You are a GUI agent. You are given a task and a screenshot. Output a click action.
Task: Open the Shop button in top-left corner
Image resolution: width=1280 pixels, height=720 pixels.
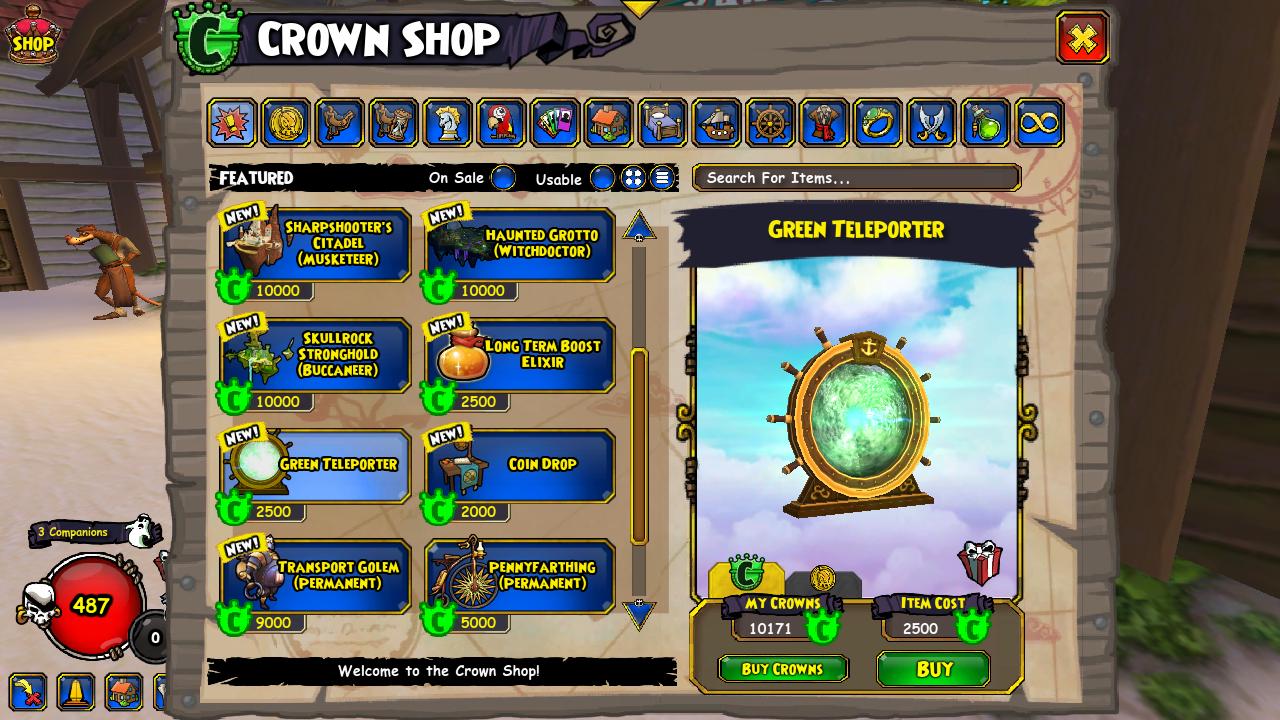pos(32,37)
